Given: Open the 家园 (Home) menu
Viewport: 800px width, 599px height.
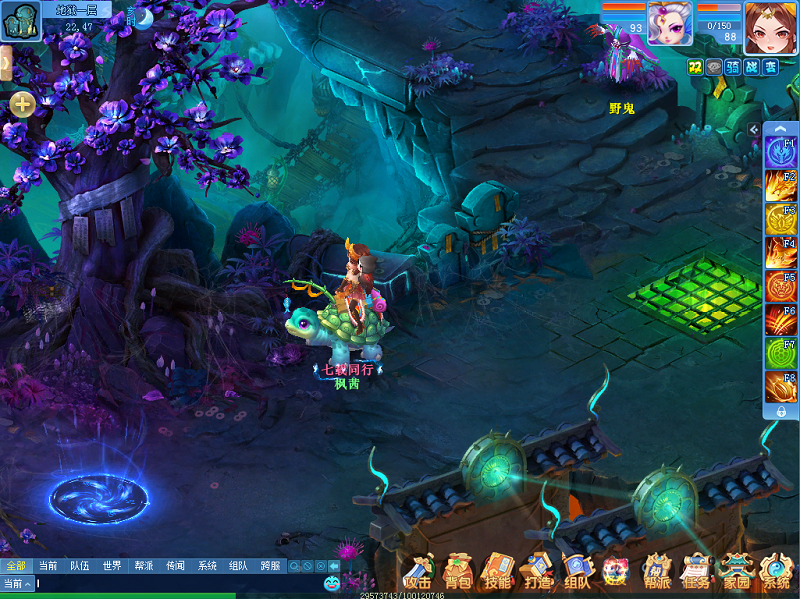Looking at the screenshot, I should pos(736,573).
